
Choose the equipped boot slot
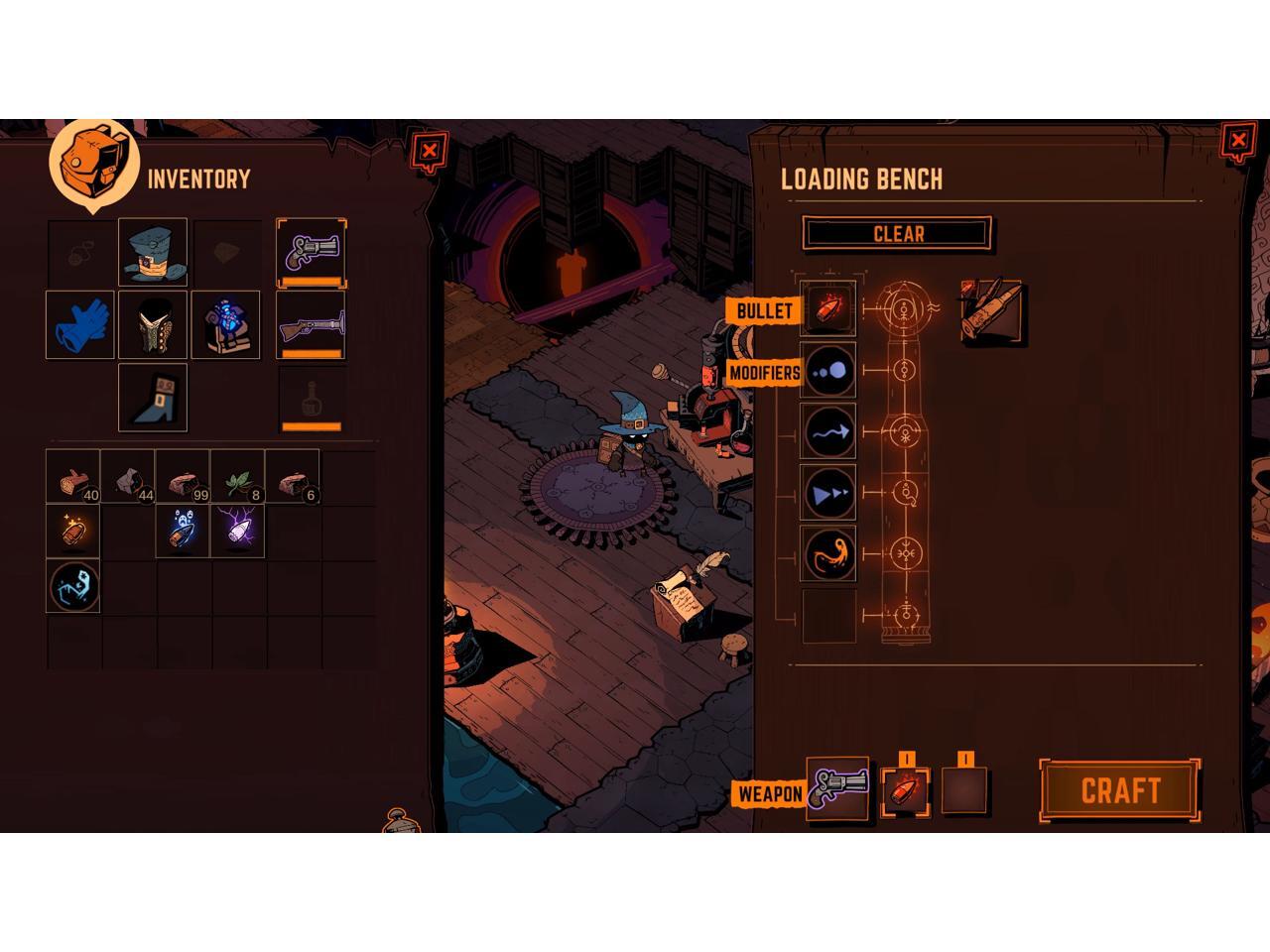click(x=153, y=397)
